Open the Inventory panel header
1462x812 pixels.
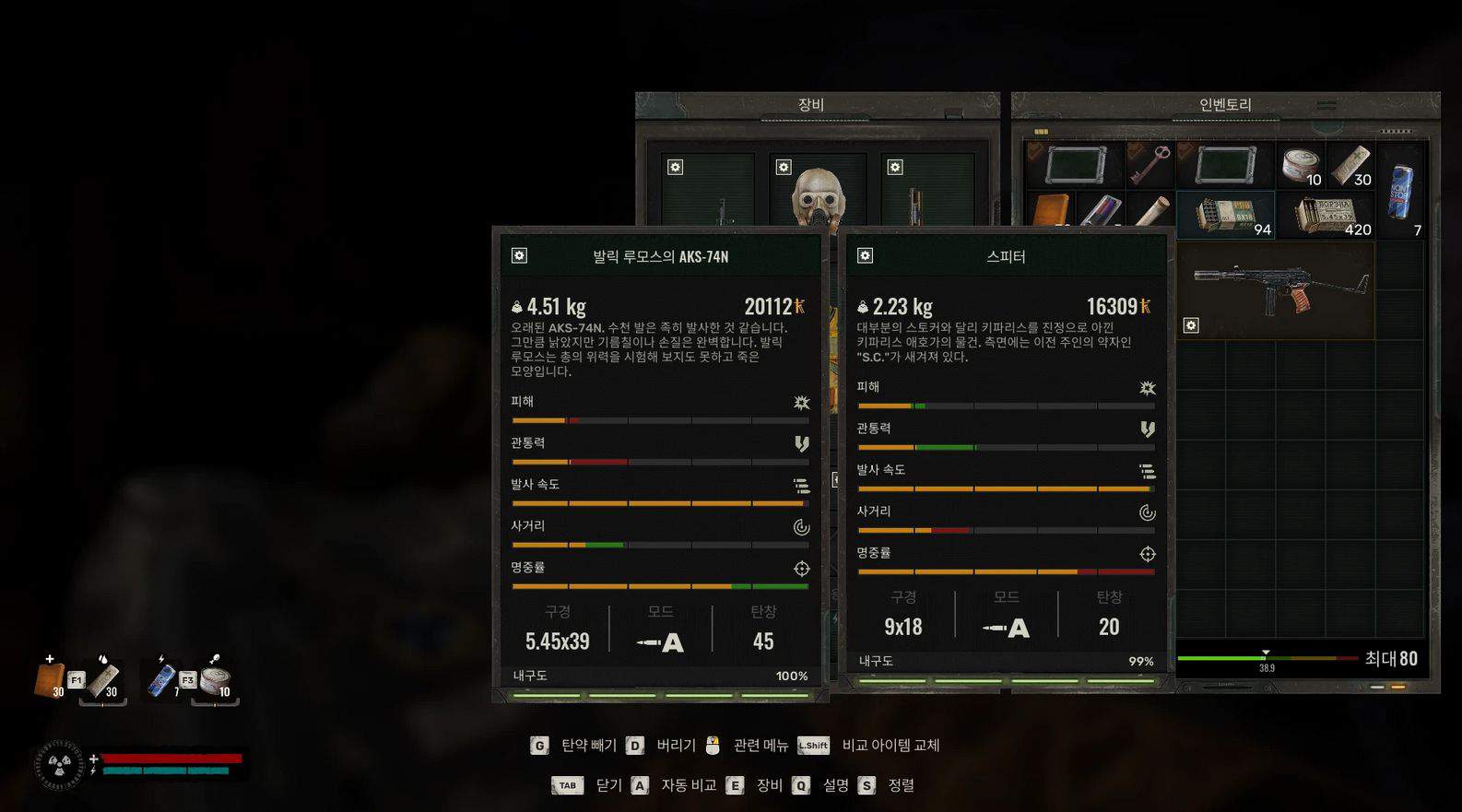(1225, 105)
